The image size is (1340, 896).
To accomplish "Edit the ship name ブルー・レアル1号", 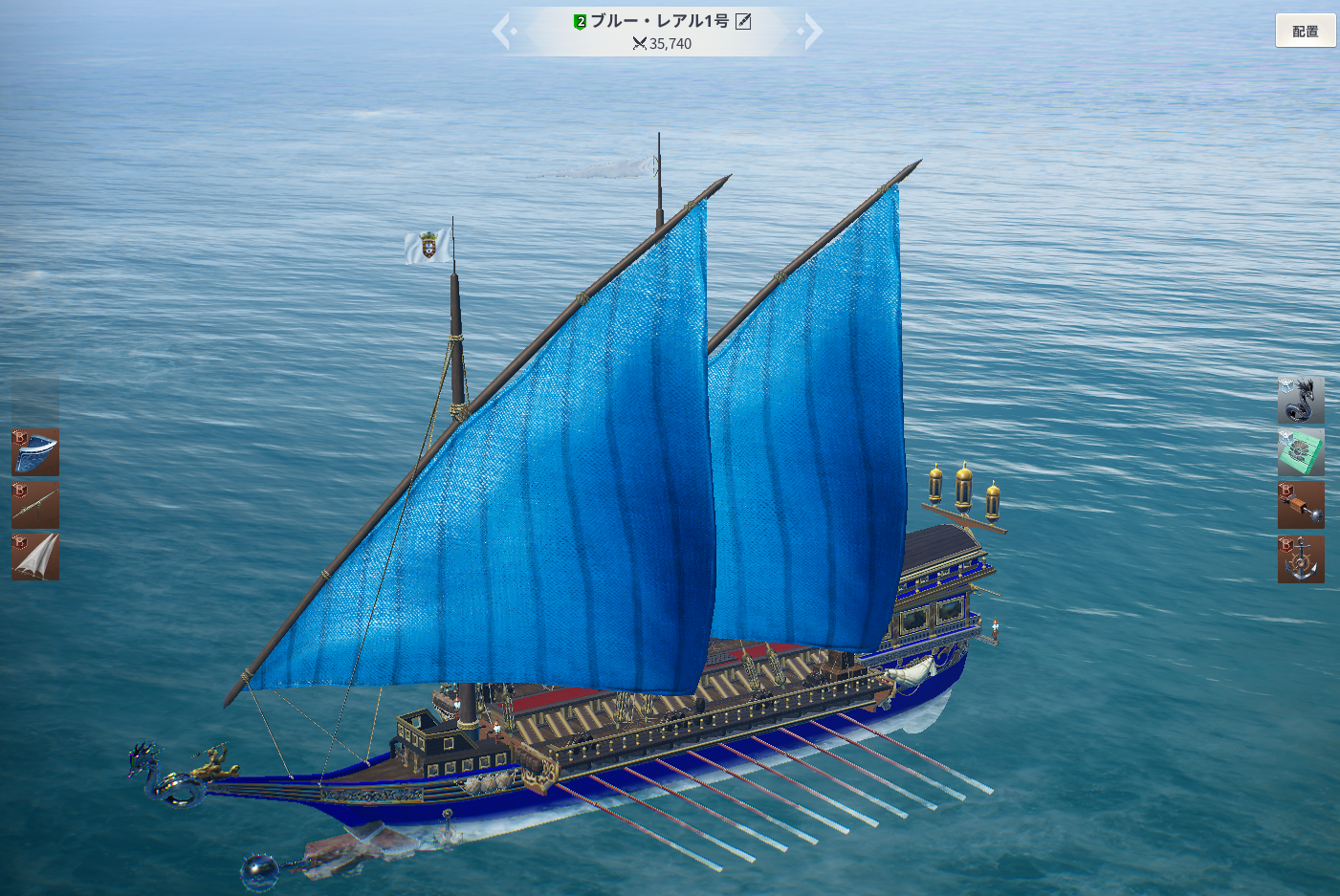I will coord(743,21).
